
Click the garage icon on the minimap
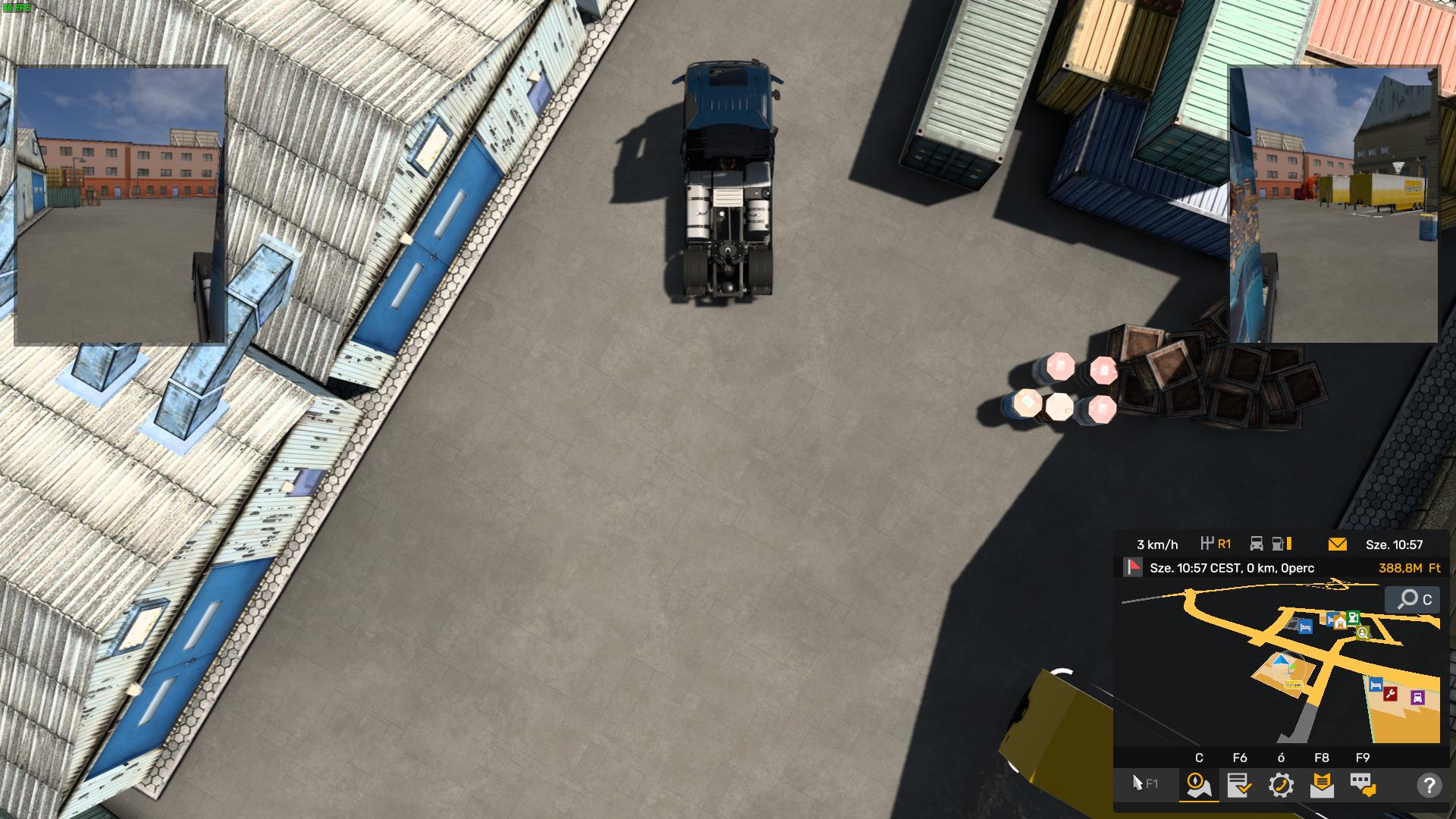(1340, 622)
